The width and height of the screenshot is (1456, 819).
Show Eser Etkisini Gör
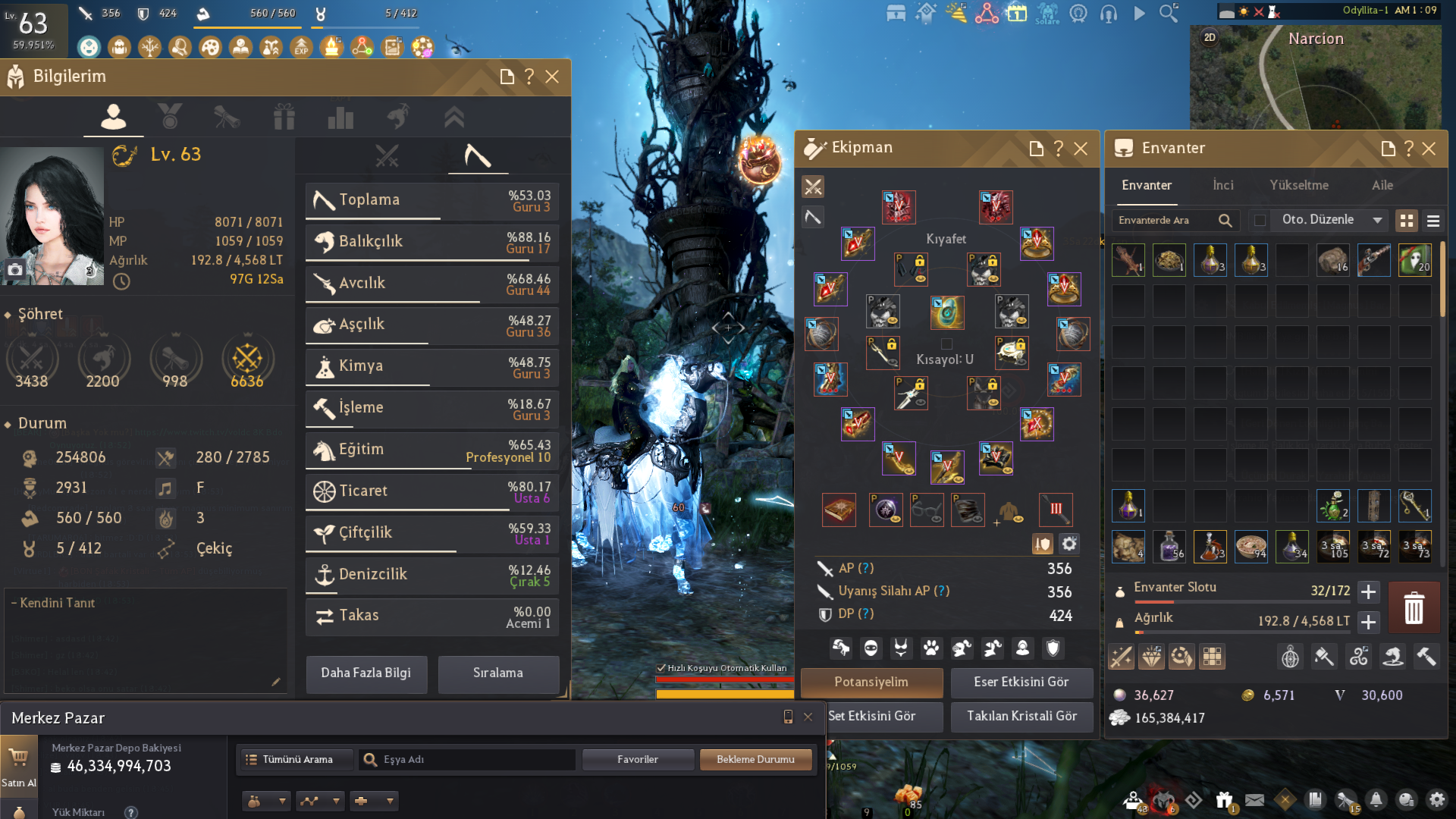(1021, 682)
